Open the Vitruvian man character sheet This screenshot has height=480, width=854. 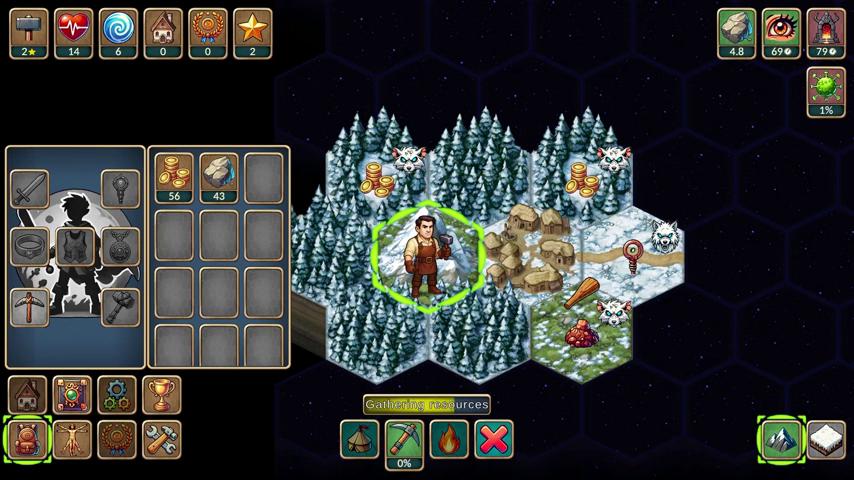point(72,440)
